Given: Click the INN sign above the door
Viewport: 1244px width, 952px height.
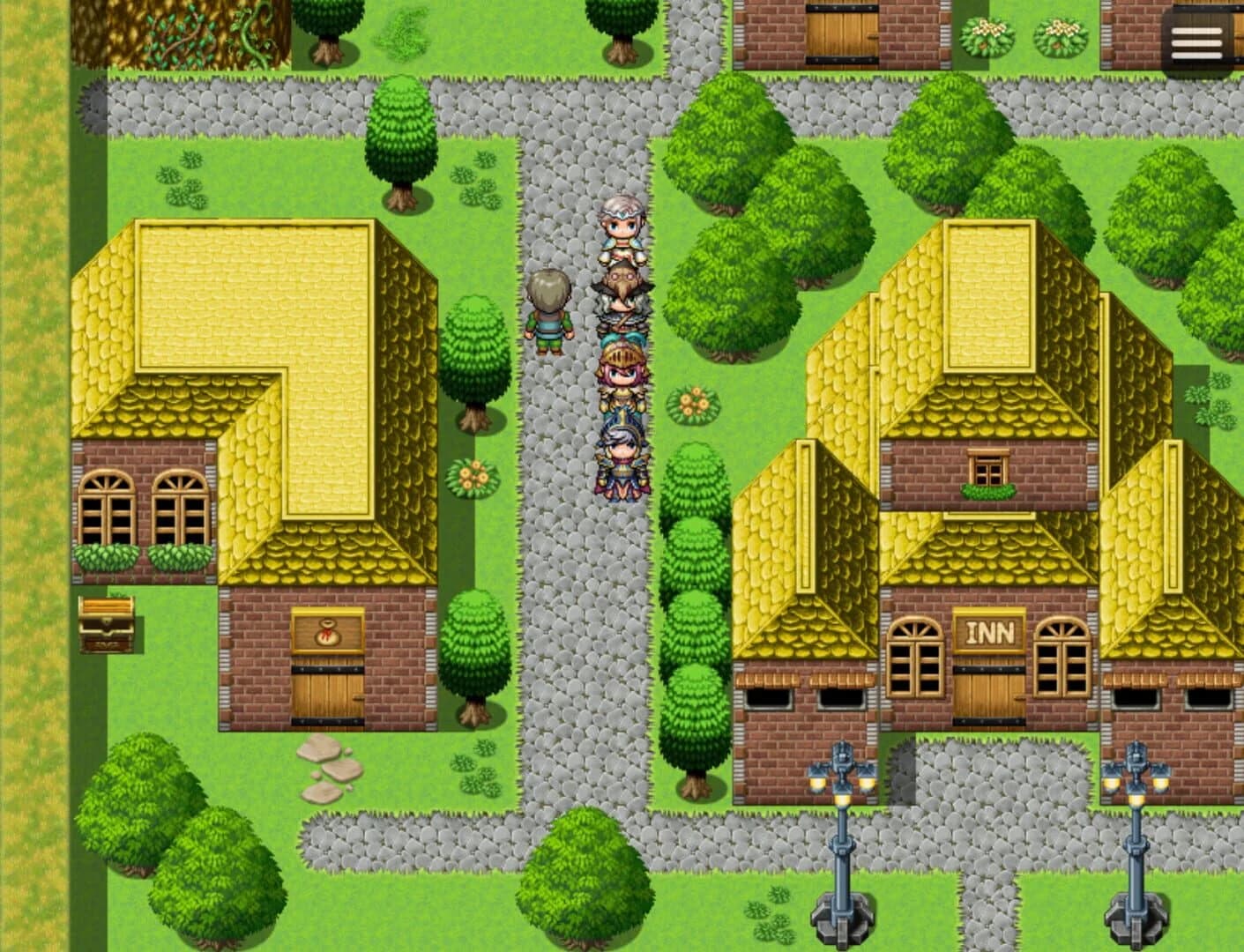Looking at the screenshot, I should (990, 628).
